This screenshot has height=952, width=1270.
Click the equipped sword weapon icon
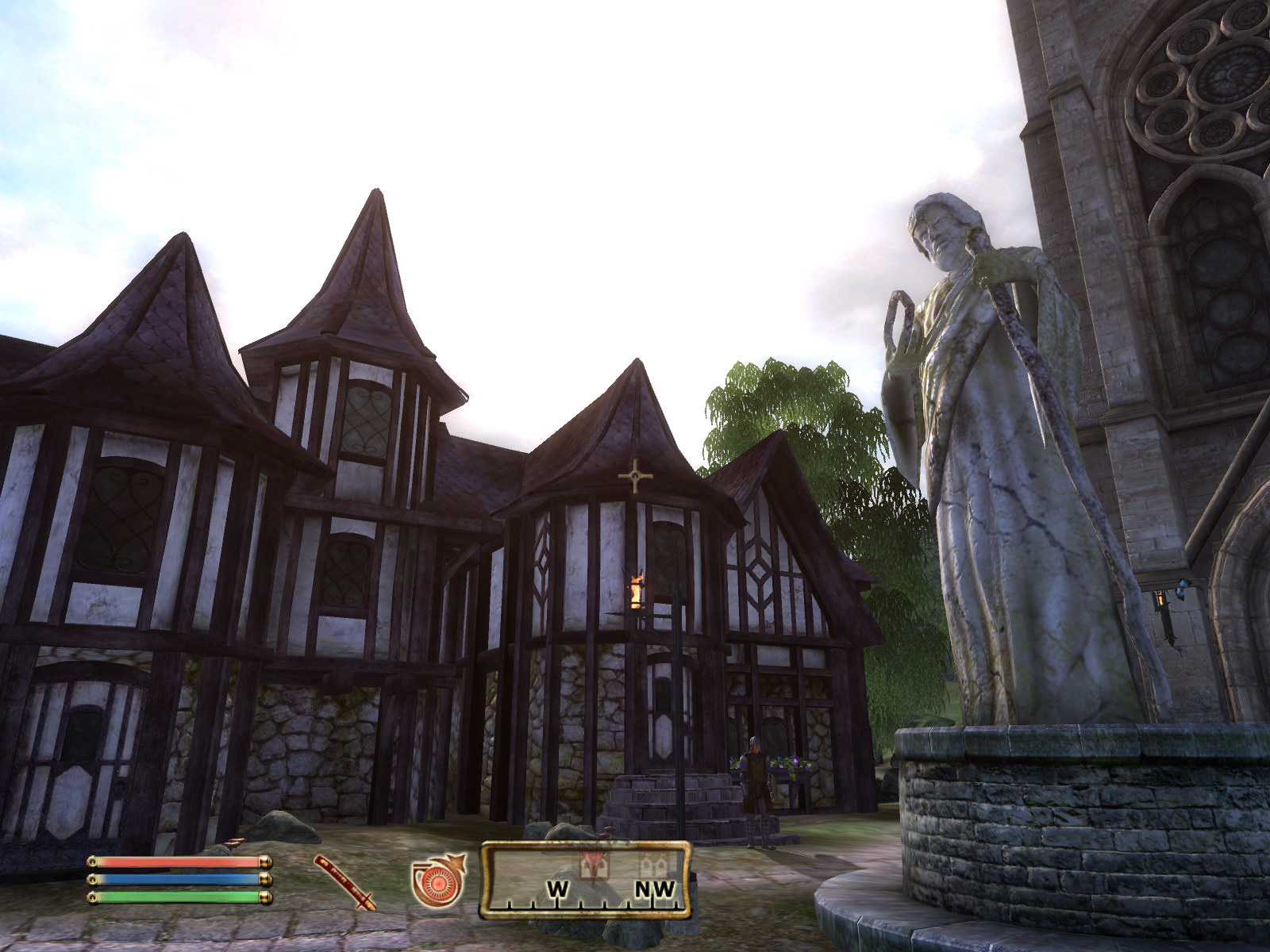pos(345,881)
